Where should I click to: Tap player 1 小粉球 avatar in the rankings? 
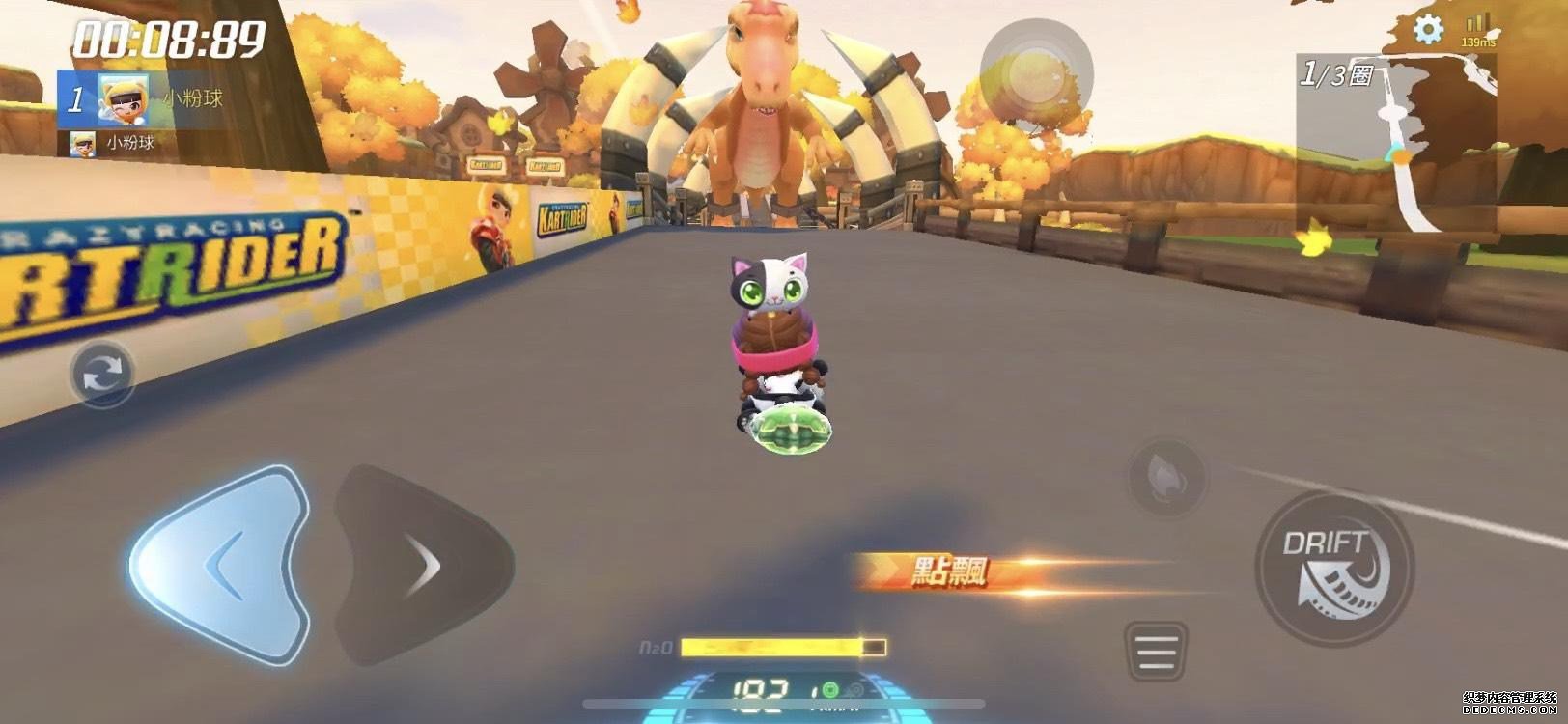point(125,100)
